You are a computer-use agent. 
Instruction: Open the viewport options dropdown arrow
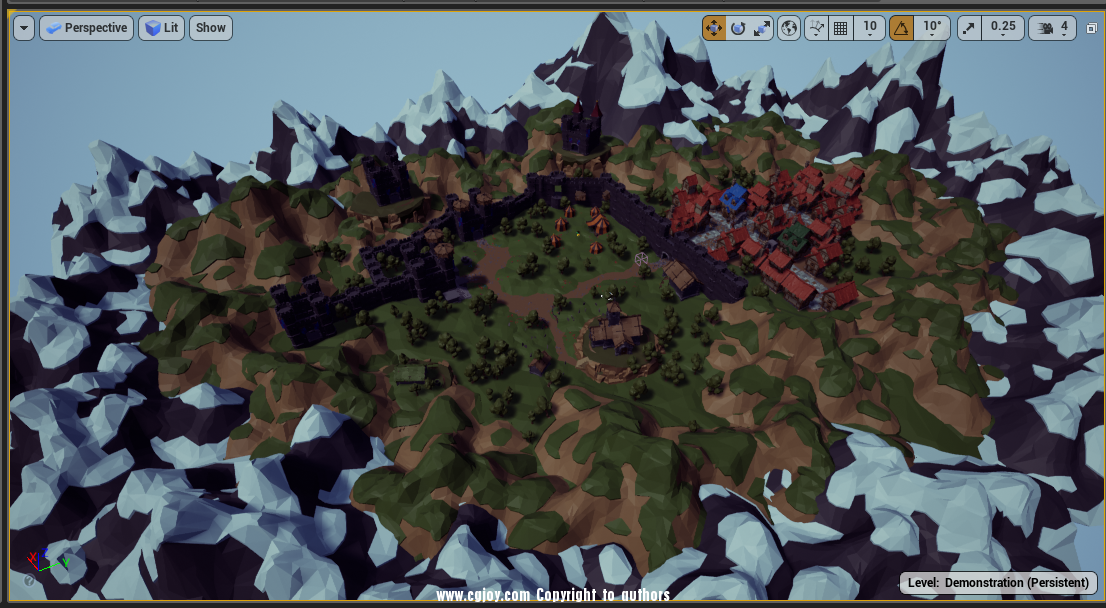25,28
